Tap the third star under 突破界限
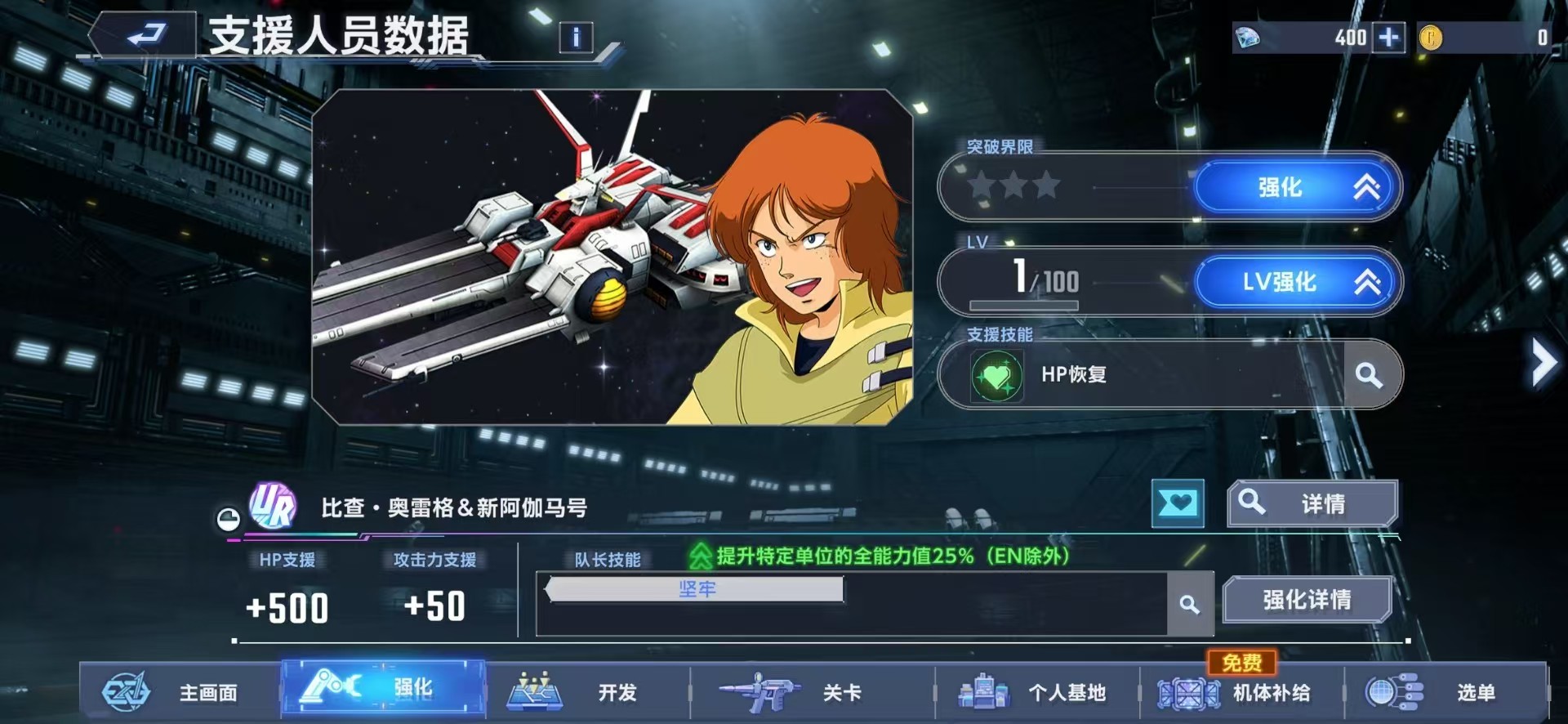1568x724 pixels. (1048, 185)
